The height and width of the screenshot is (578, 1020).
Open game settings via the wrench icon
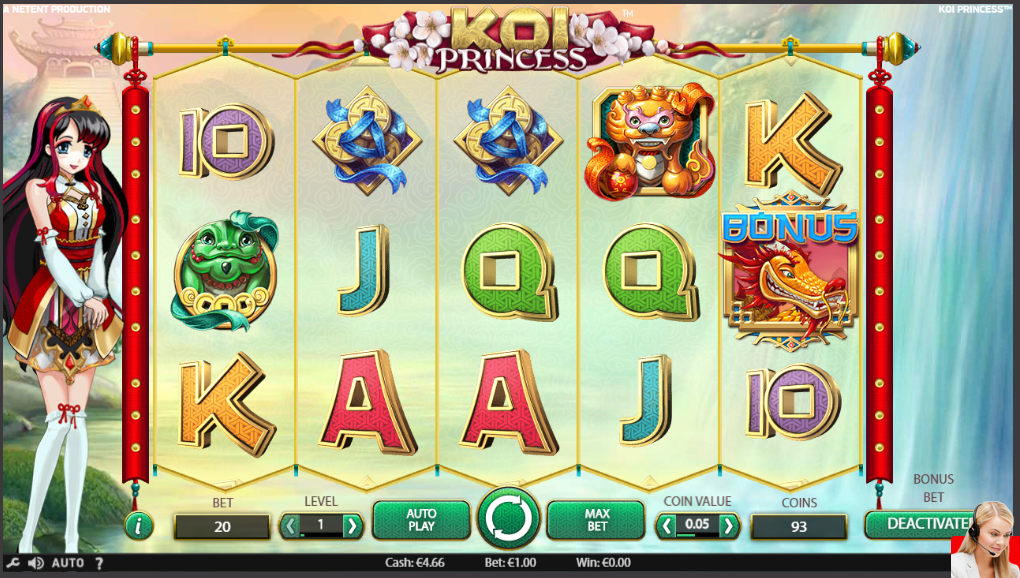pyautogui.click(x=13, y=563)
